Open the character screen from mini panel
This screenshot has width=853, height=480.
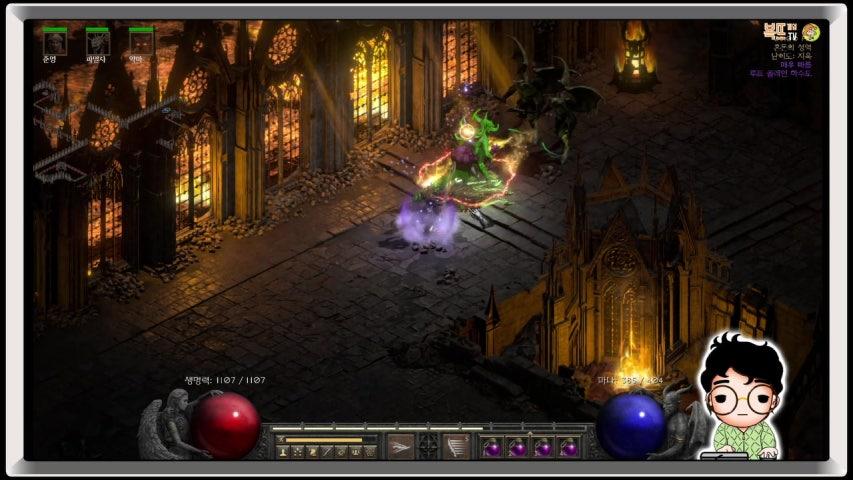coord(284,453)
